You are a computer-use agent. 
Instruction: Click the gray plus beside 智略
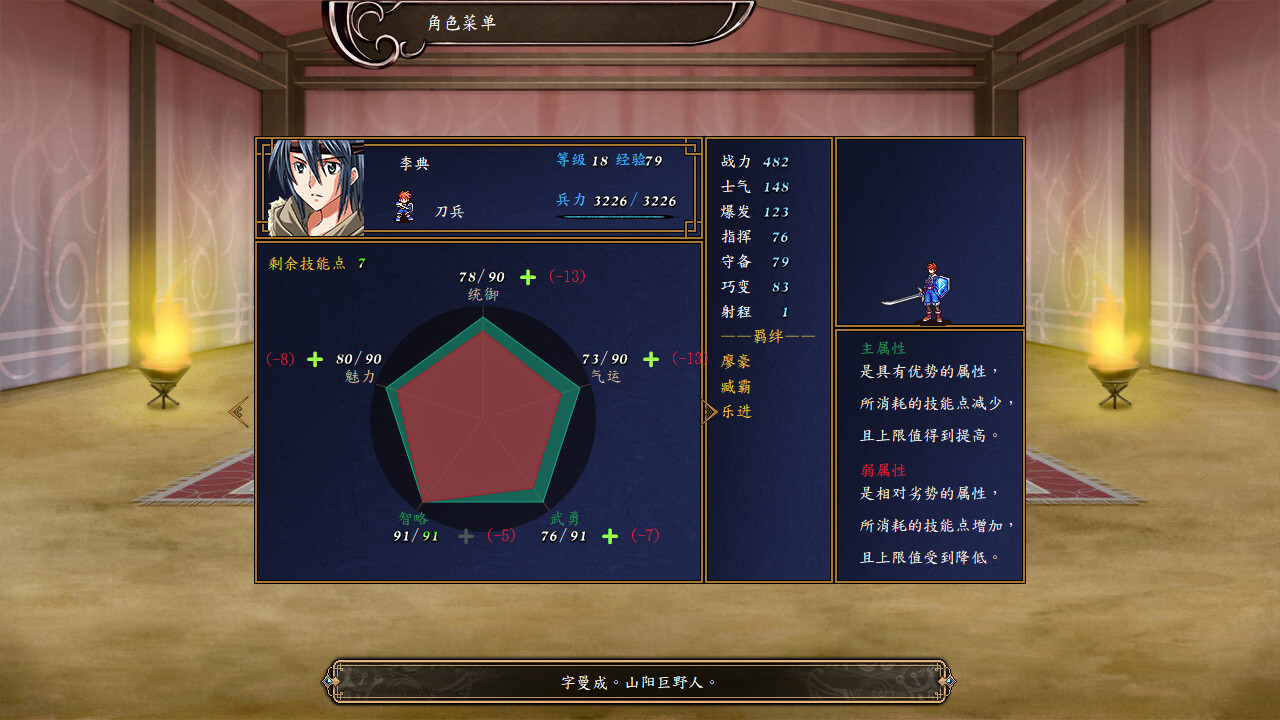coord(466,537)
